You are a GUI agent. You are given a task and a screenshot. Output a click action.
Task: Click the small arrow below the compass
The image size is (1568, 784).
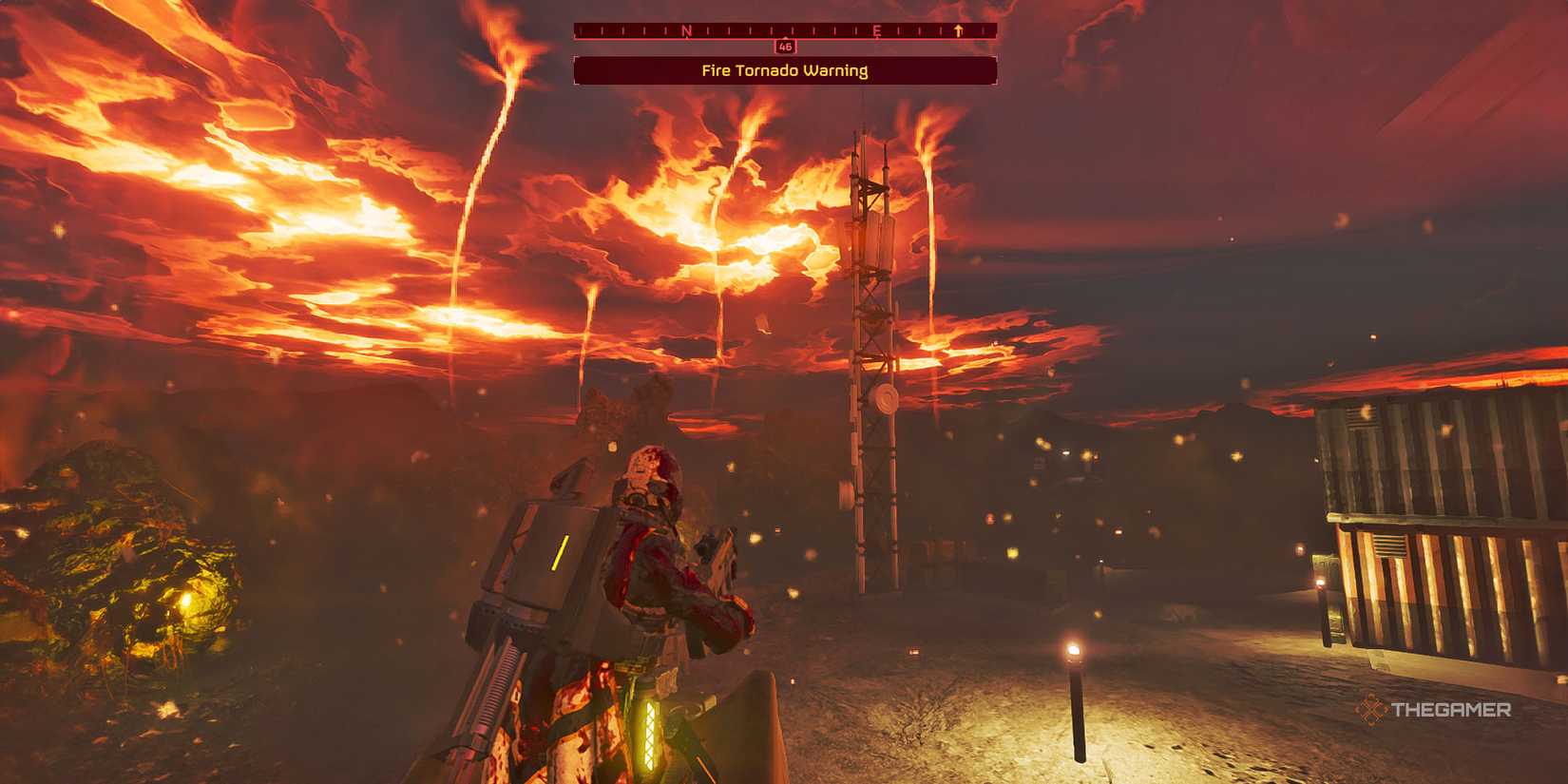[785, 39]
